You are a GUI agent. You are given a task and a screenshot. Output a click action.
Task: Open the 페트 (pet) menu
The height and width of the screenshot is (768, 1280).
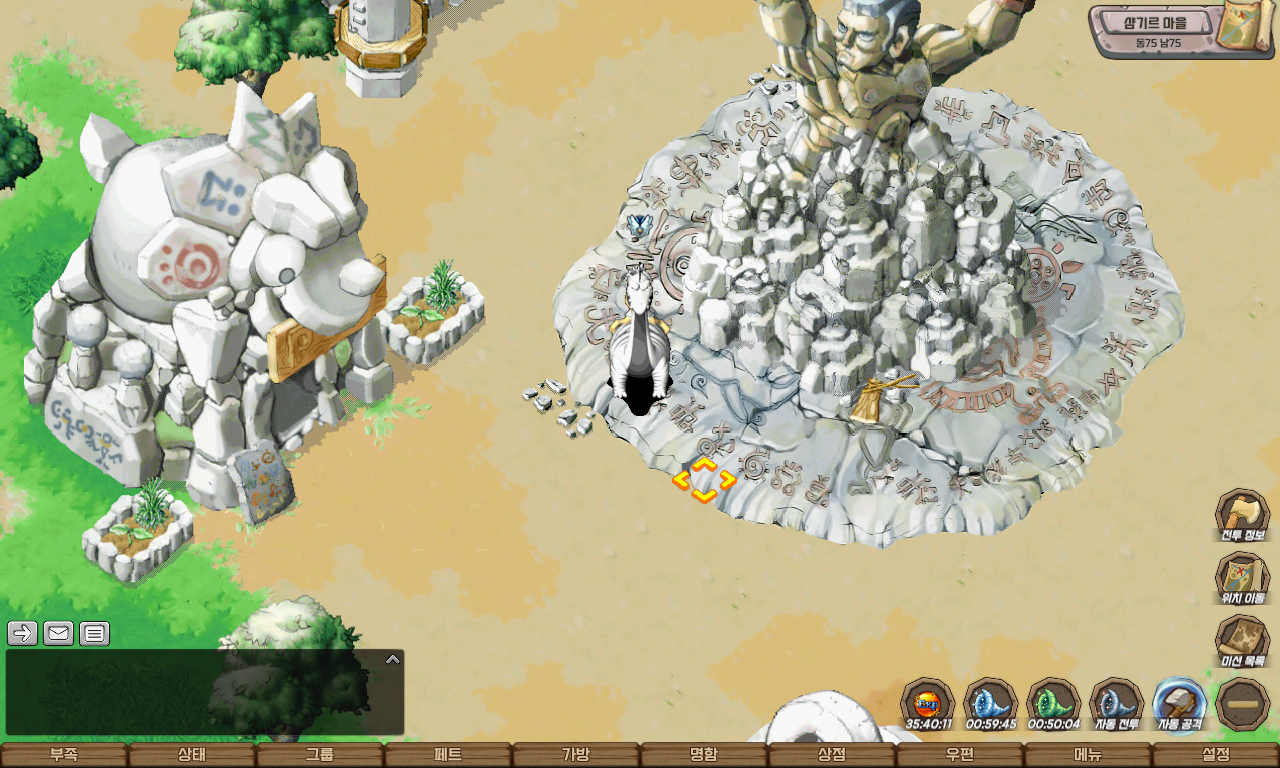448,755
